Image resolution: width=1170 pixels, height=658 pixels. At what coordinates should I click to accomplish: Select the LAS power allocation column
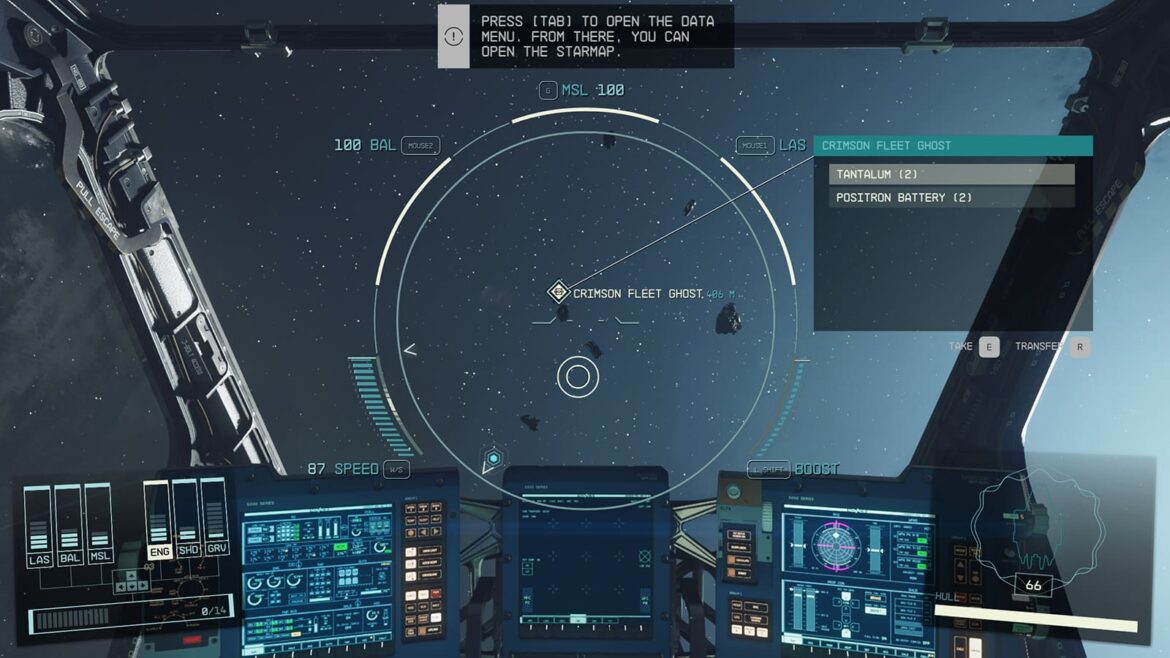pyautogui.click(x=39, y=527)
